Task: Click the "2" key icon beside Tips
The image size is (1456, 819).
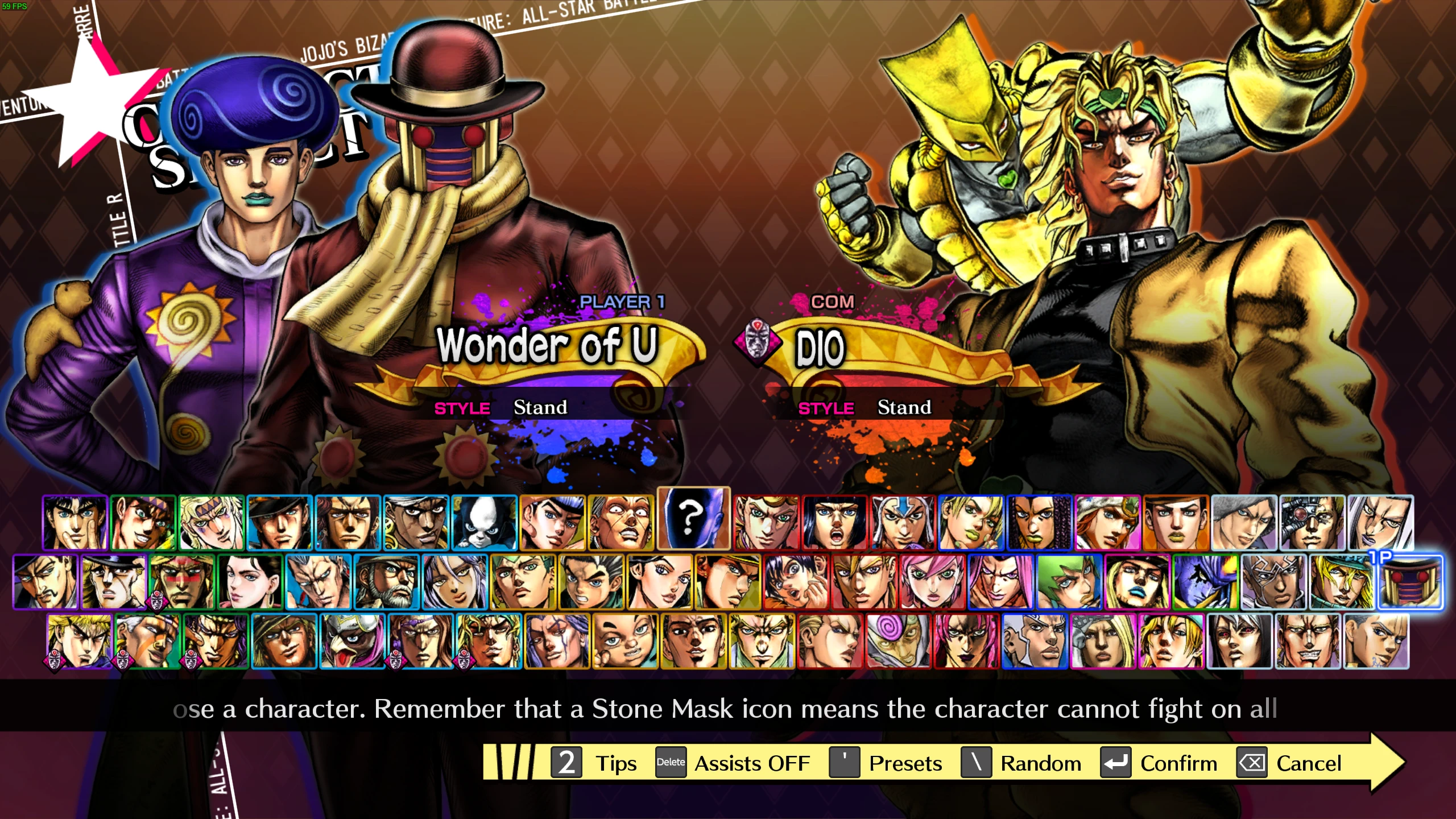Action: tap(566, 763)
